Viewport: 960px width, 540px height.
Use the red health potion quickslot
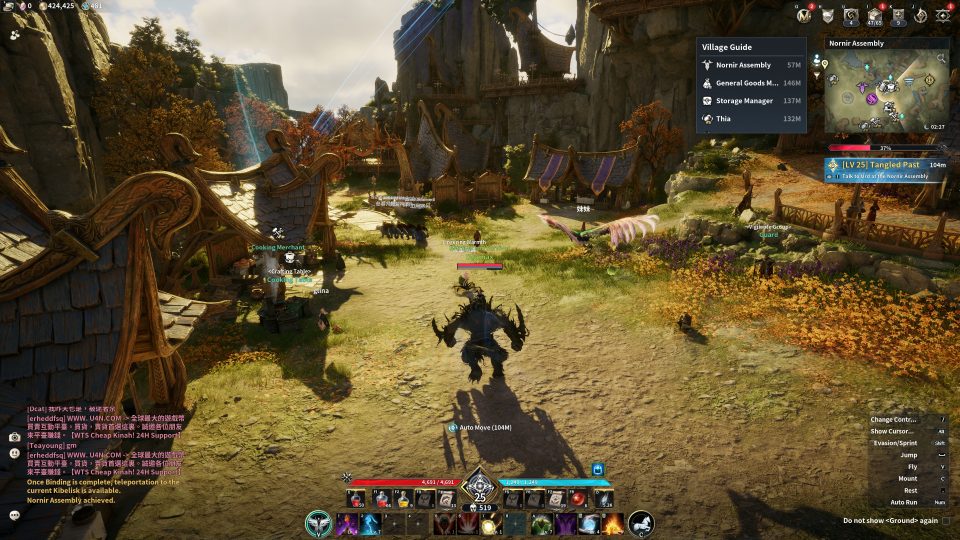click(356, 497)
